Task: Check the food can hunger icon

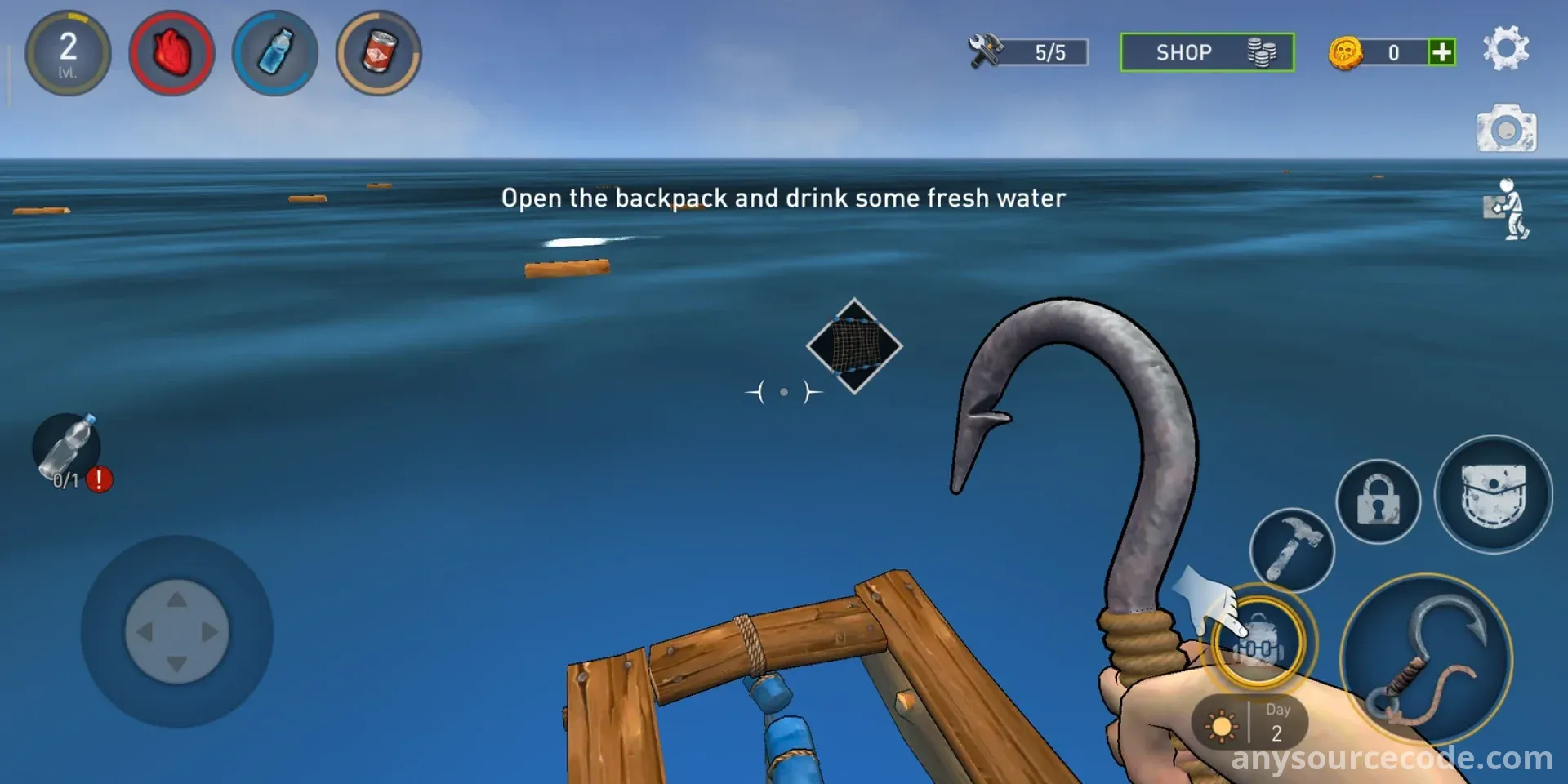Action: [x=379, y=53]
